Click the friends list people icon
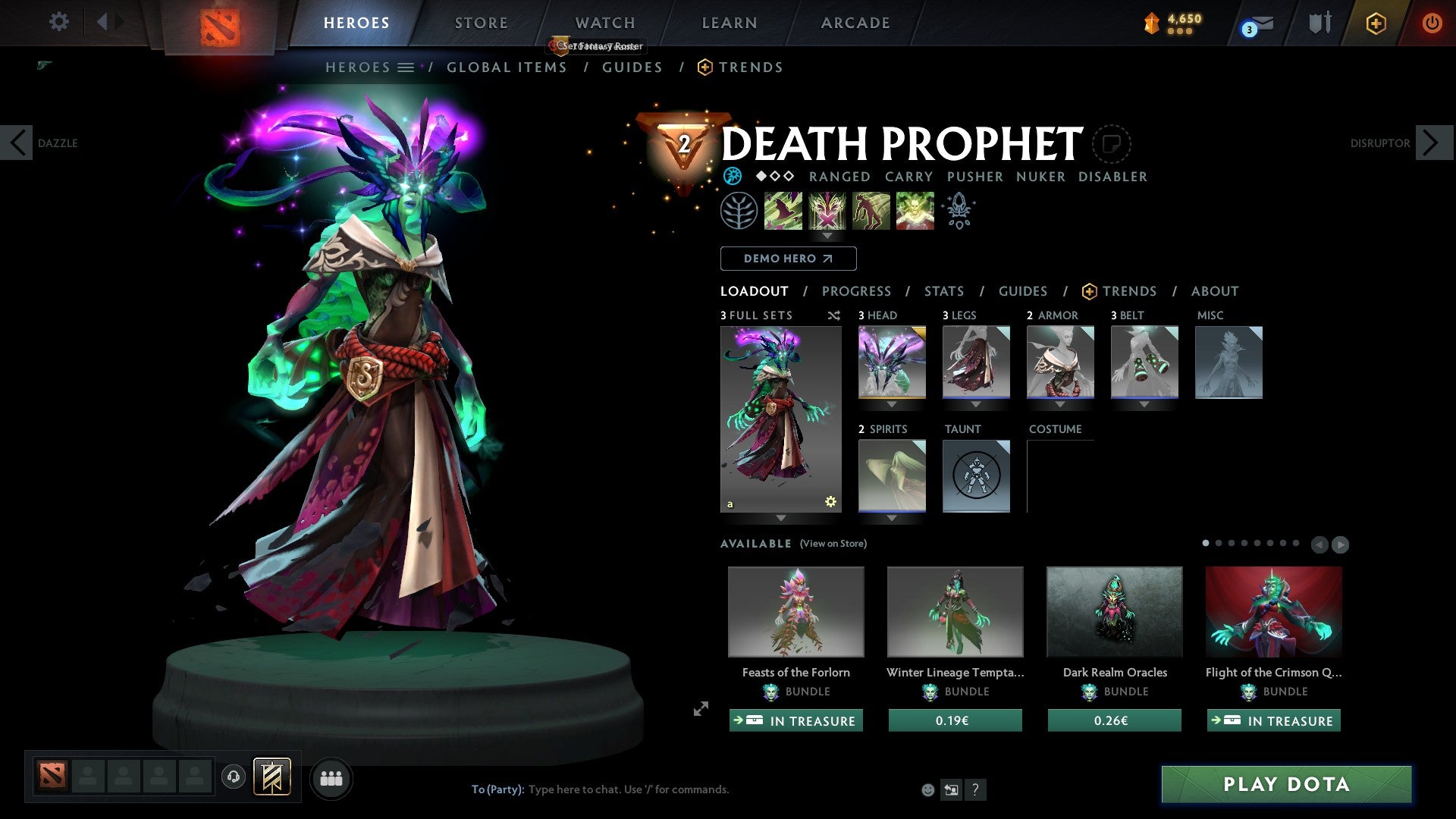This screenshot has height=819, width=1456. (x=331, y=777)
